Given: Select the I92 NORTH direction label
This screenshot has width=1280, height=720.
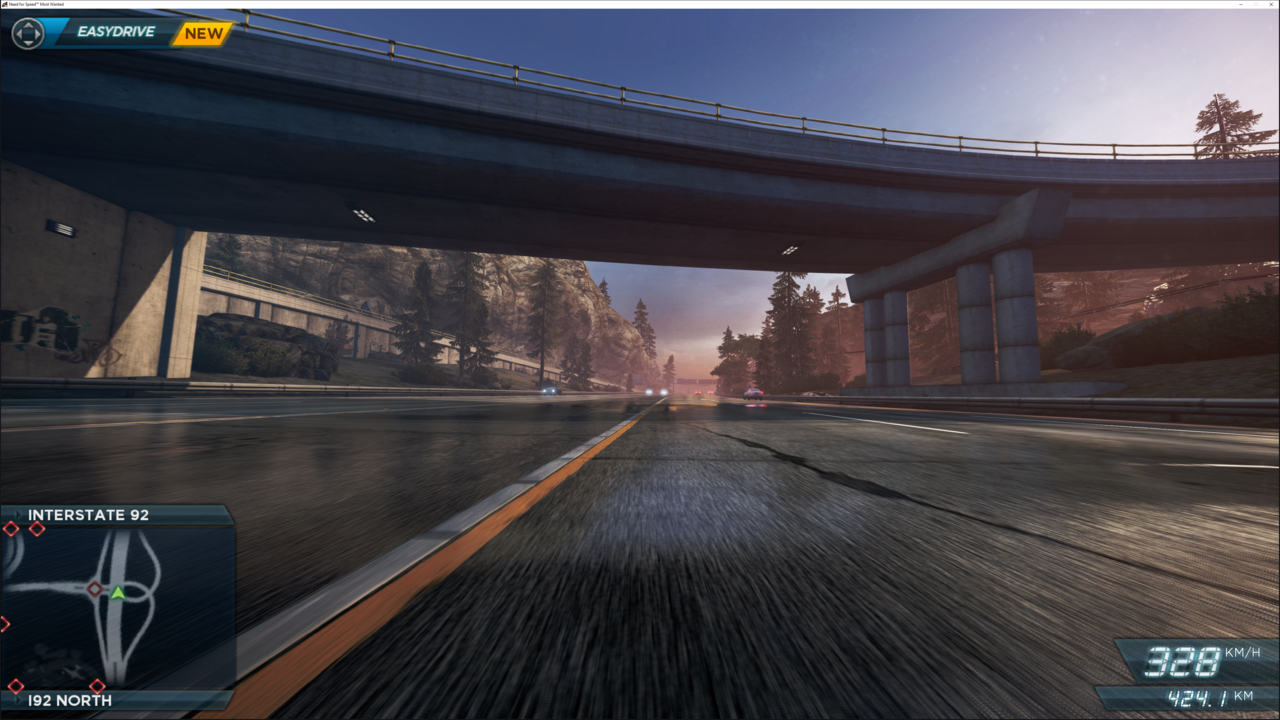Looking at the screenshot, I should click(x=70, y=701).
